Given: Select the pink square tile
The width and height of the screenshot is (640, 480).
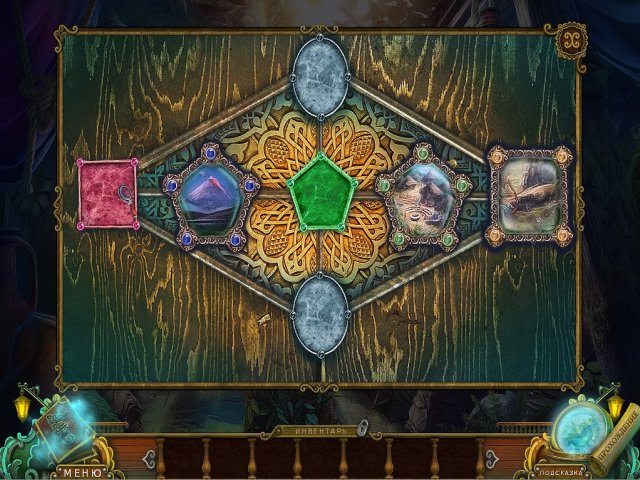Looking at the screenshot, I should tap(108, 192).
